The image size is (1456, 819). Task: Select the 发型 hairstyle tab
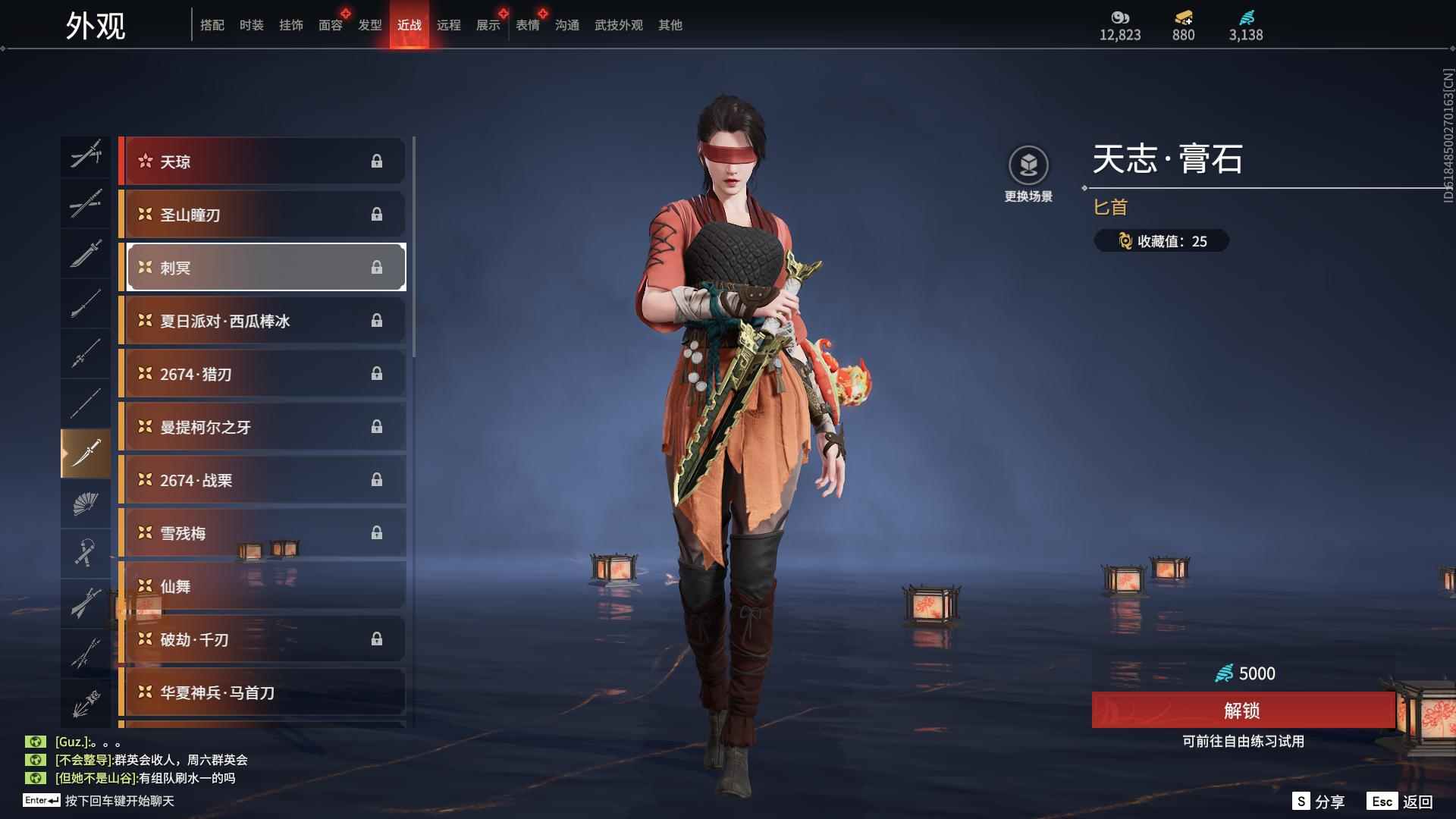coord(369,25)
